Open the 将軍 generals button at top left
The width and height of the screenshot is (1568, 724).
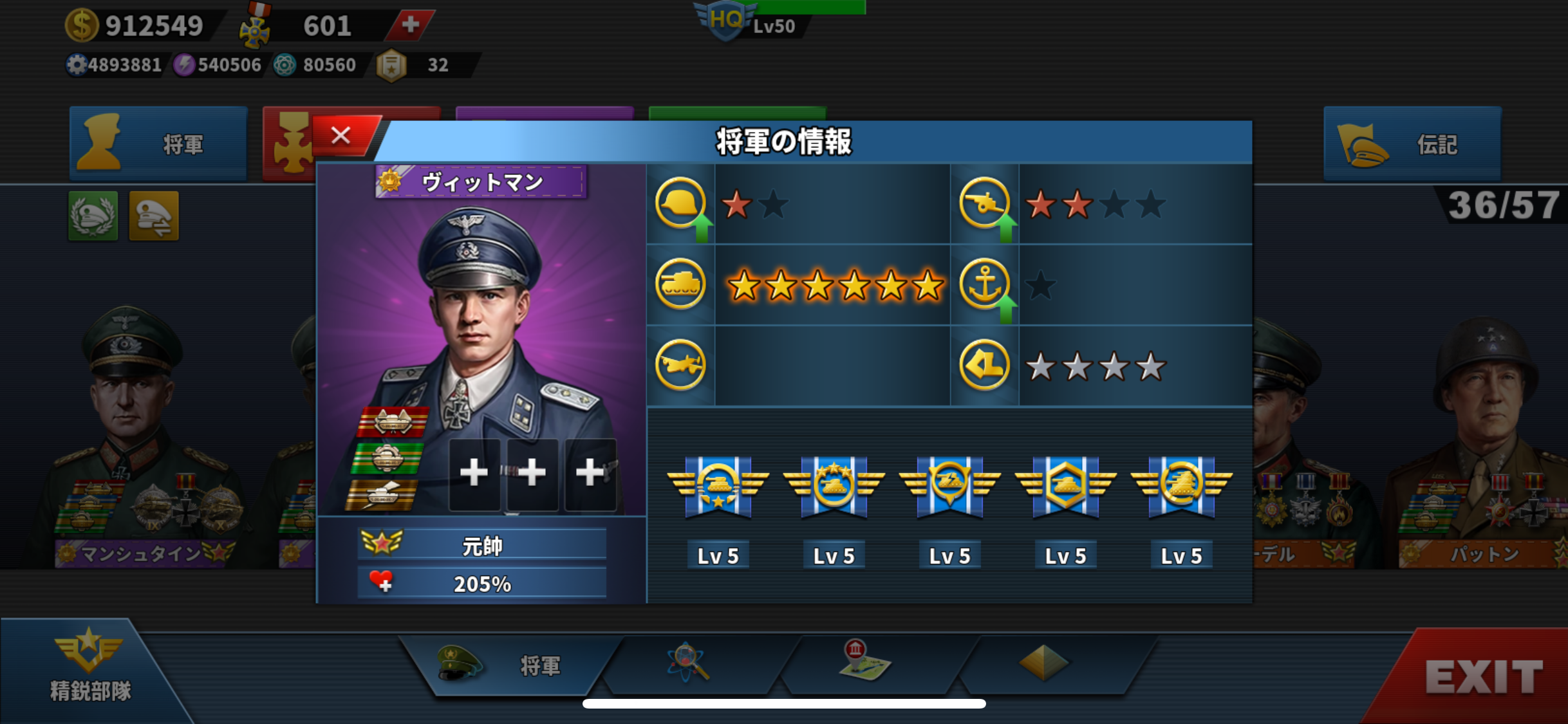[158, 144]
